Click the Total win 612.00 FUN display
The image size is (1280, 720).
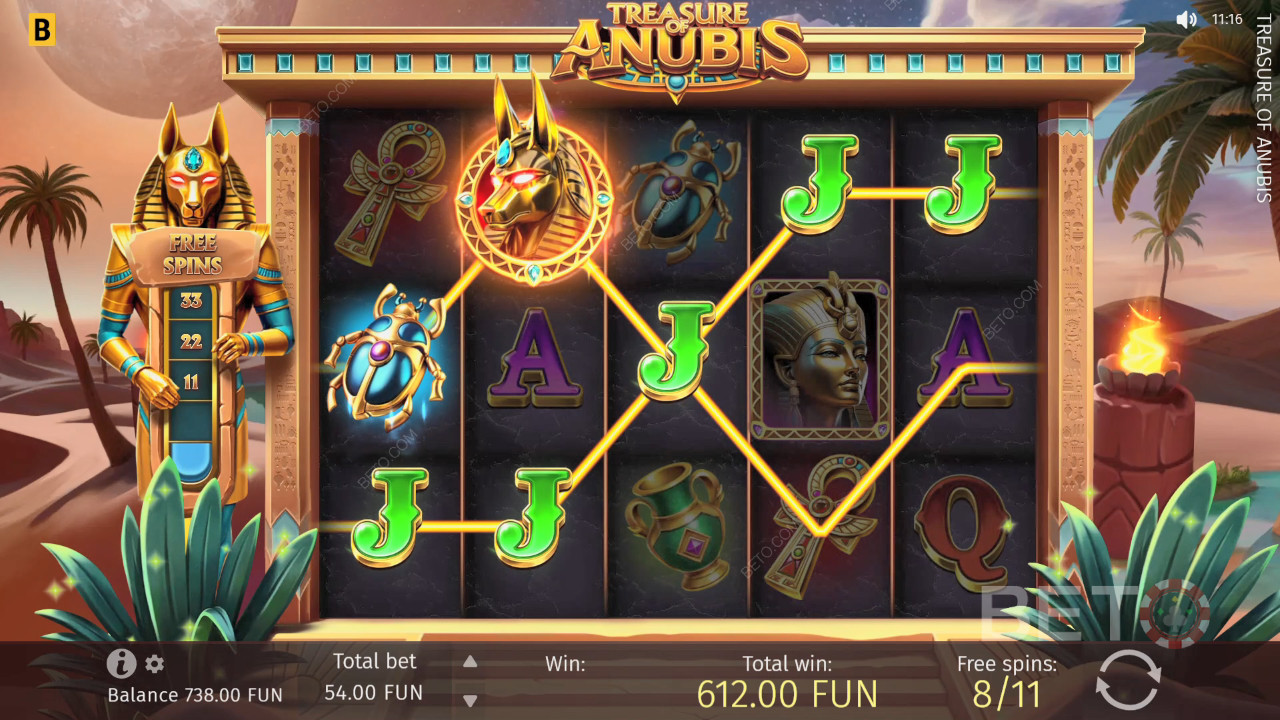coord(787,692)
